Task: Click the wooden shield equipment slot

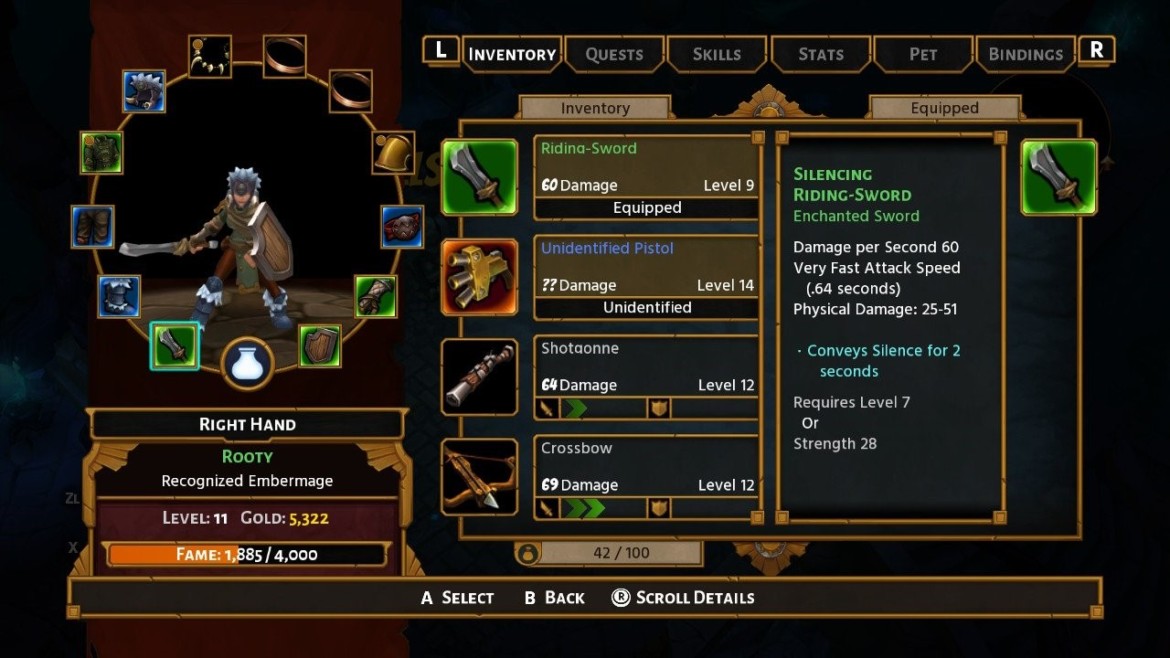Action: click(x=320, y=345)
